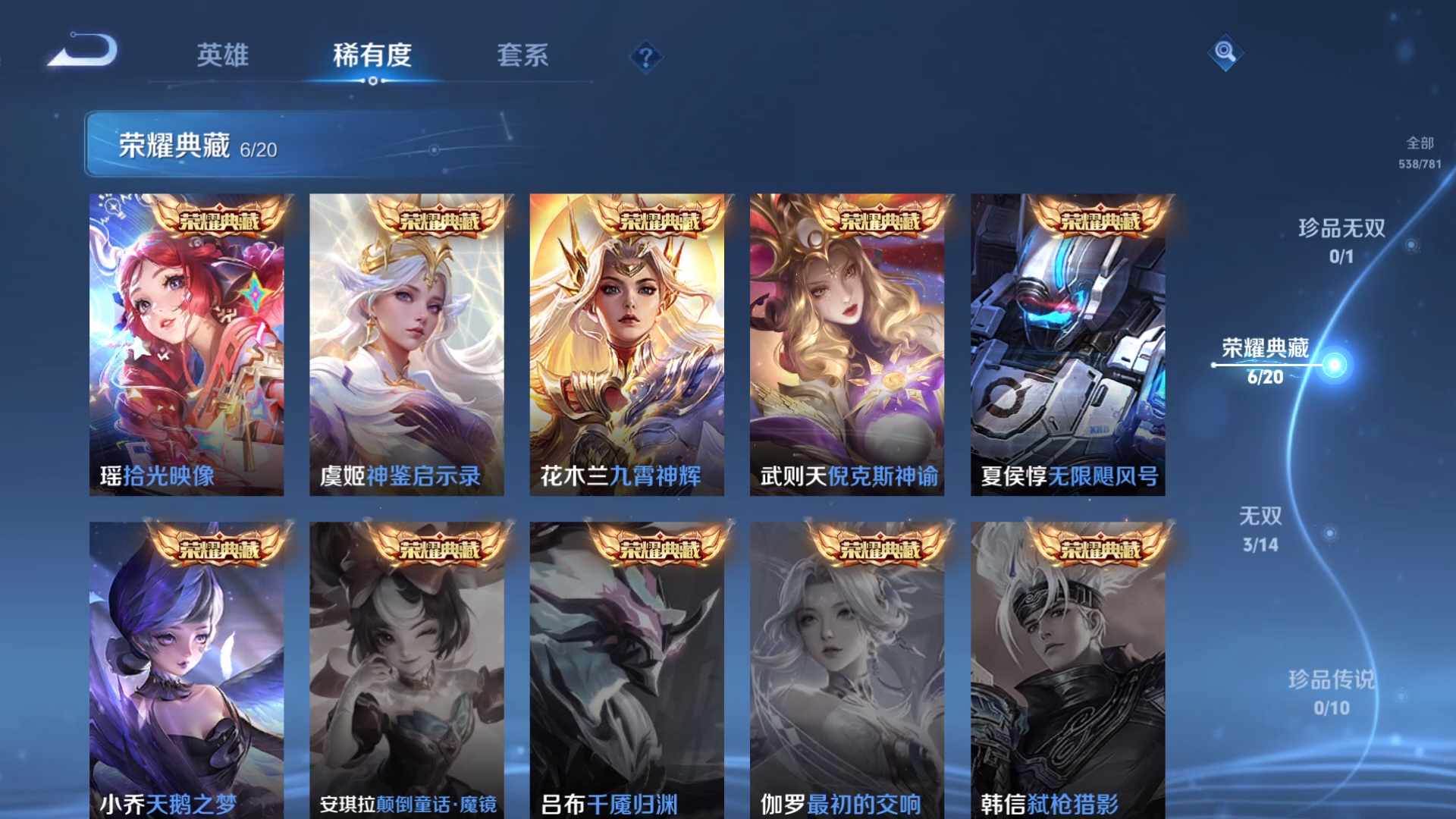
Task: Select the 瑶 拾光映像 skin card
Action: [187, 345]
